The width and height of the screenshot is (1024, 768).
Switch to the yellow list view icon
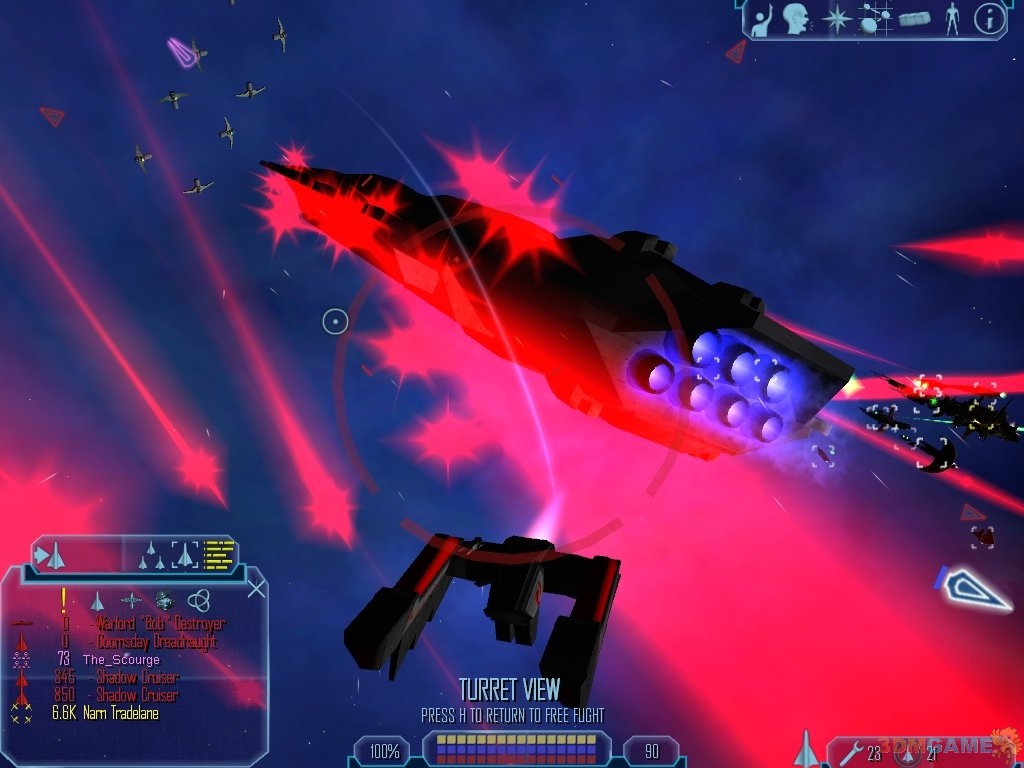click(218, 554)
